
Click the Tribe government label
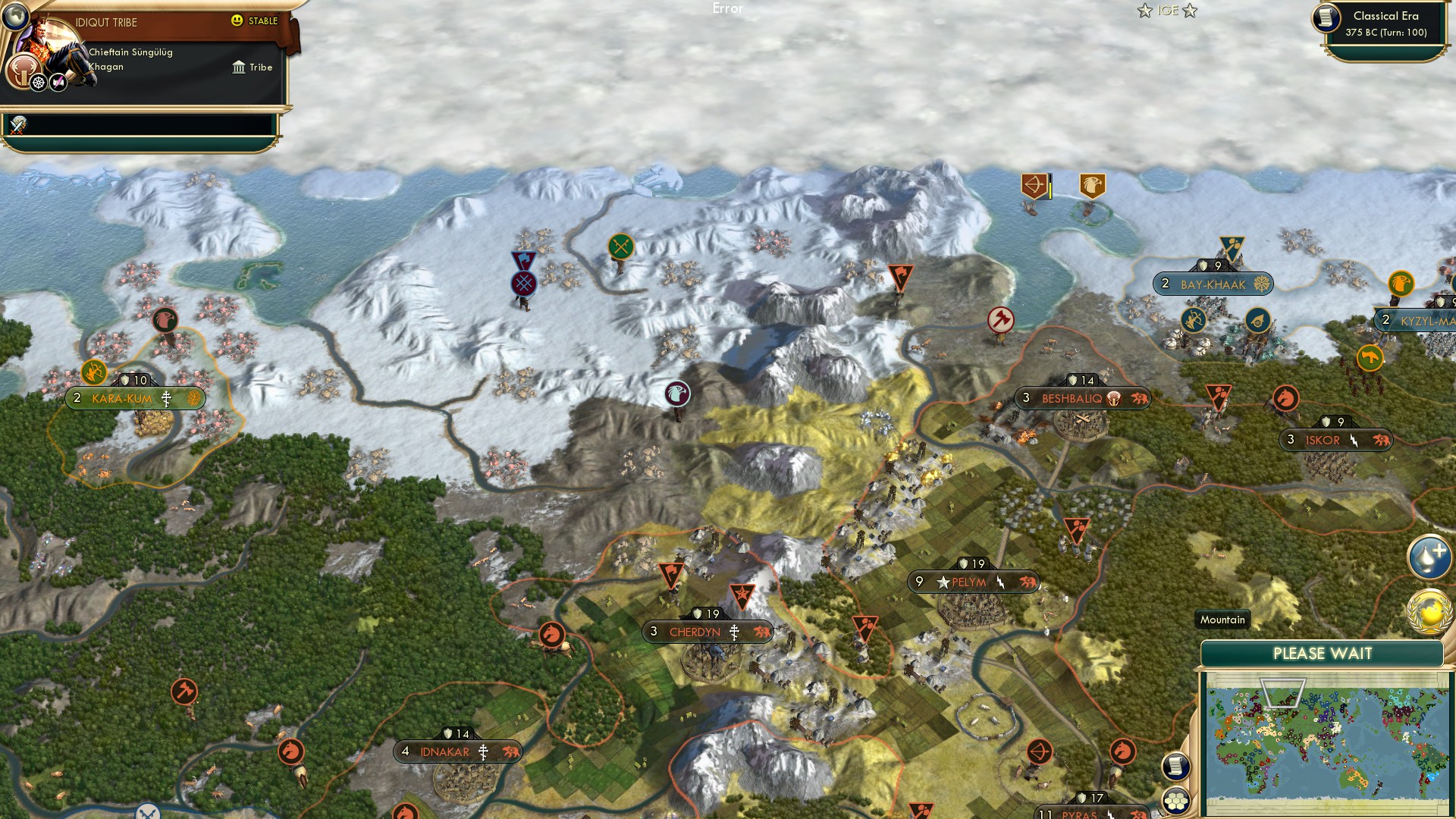[x=250, y=67]
